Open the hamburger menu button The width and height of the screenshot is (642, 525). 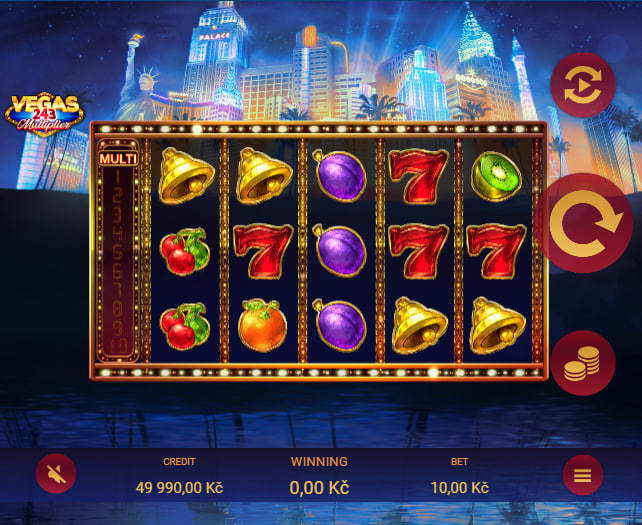[582, 475]
